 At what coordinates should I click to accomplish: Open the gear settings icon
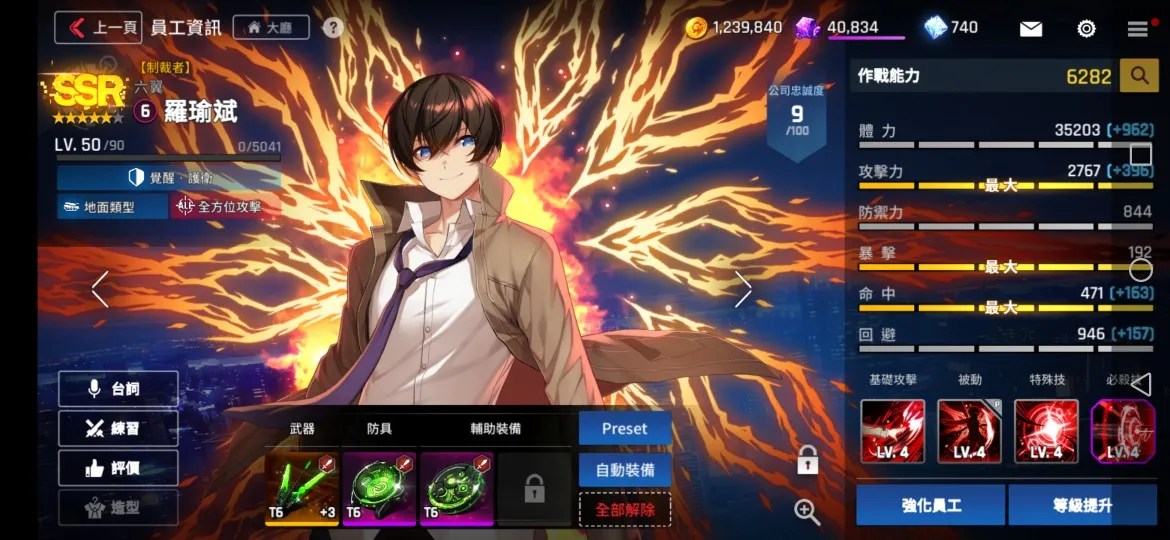tap(1086, 28)
